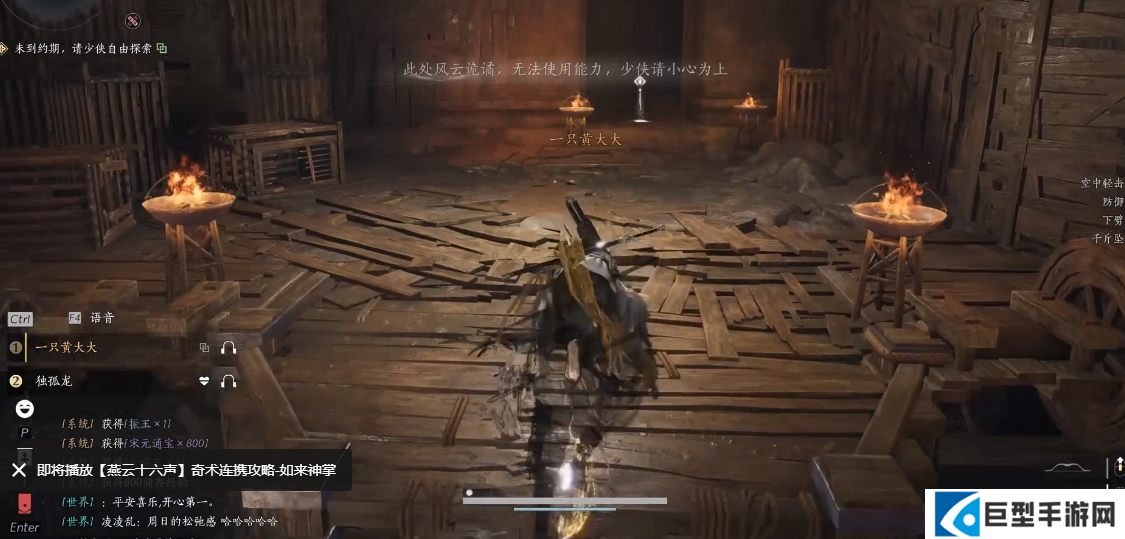The image size is (1125, 539).
Task: Click the upcoming video title 燕云十六声 guide
Action: 193,470
